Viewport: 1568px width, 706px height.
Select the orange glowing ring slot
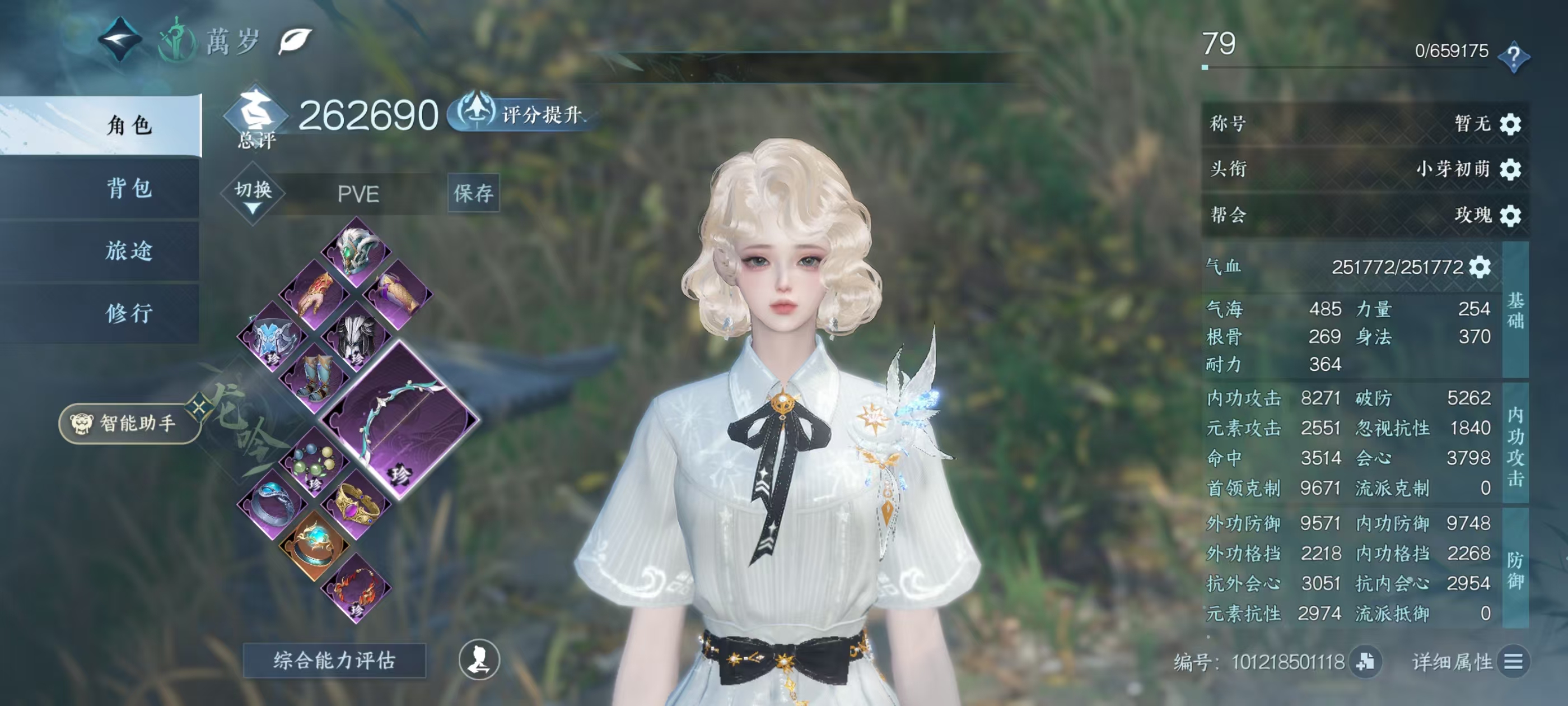click(x=314, y=545)
